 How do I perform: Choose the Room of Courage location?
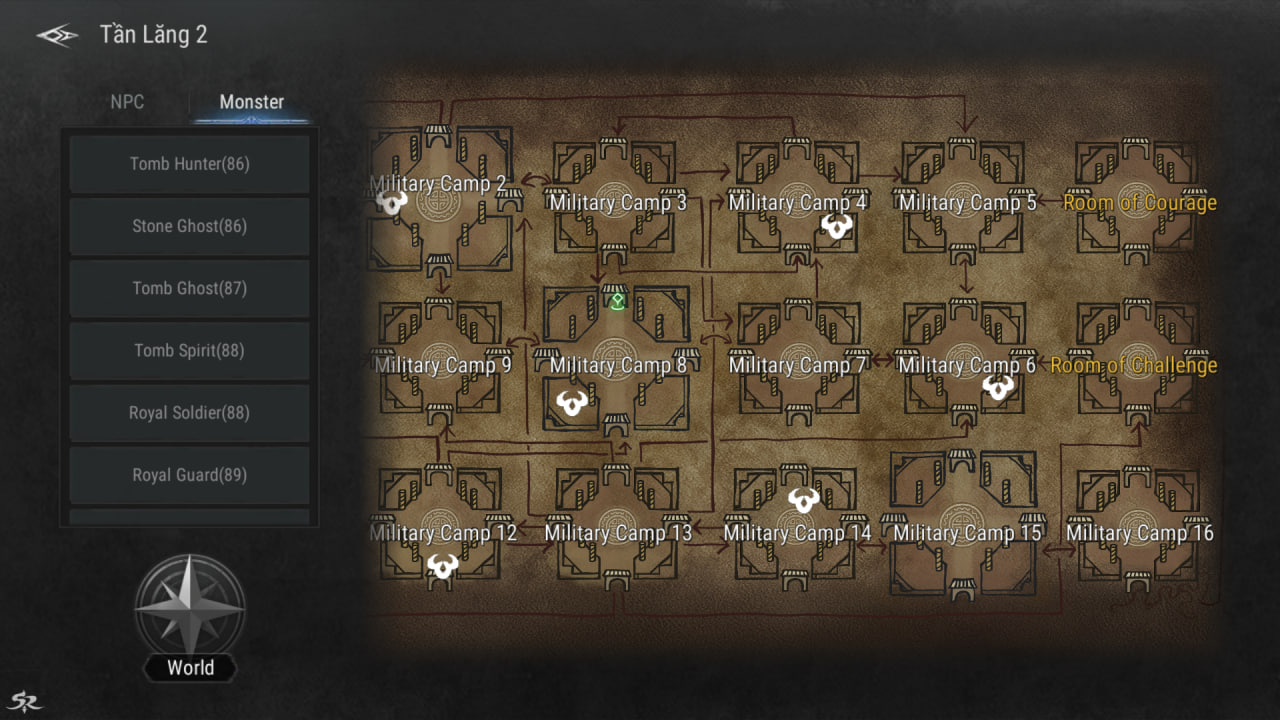click(x=1139, y=203)
